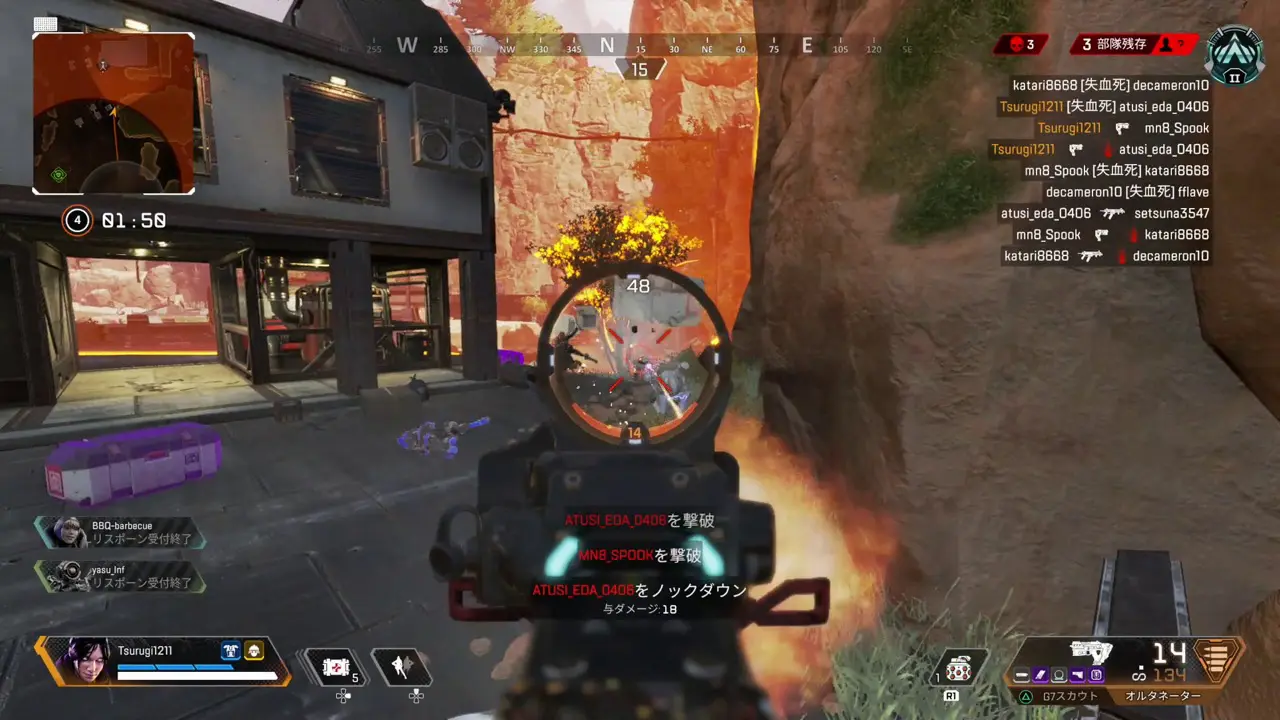Expand the minimap in the top left
The height and width of the screenshot is (720, 1280).
point(113,112)
